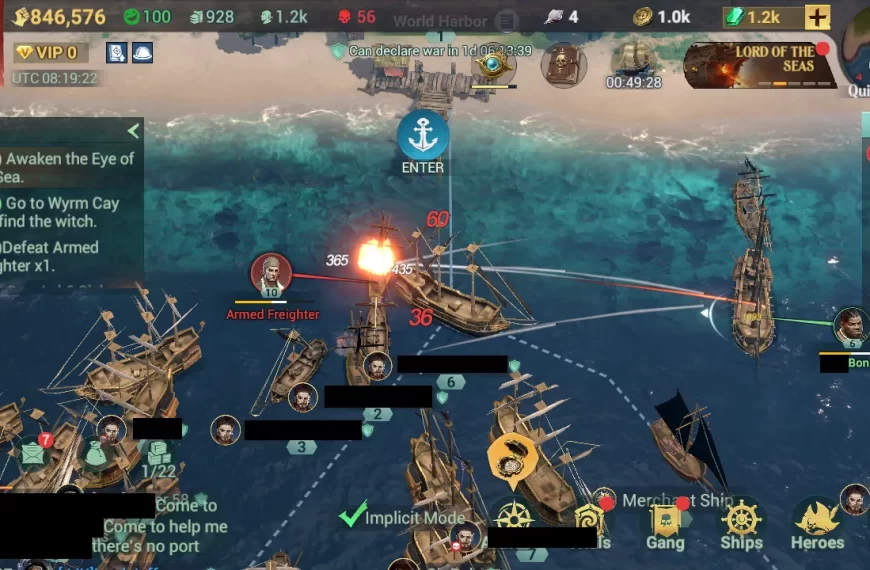Open the Ships menu

point(741,523)
